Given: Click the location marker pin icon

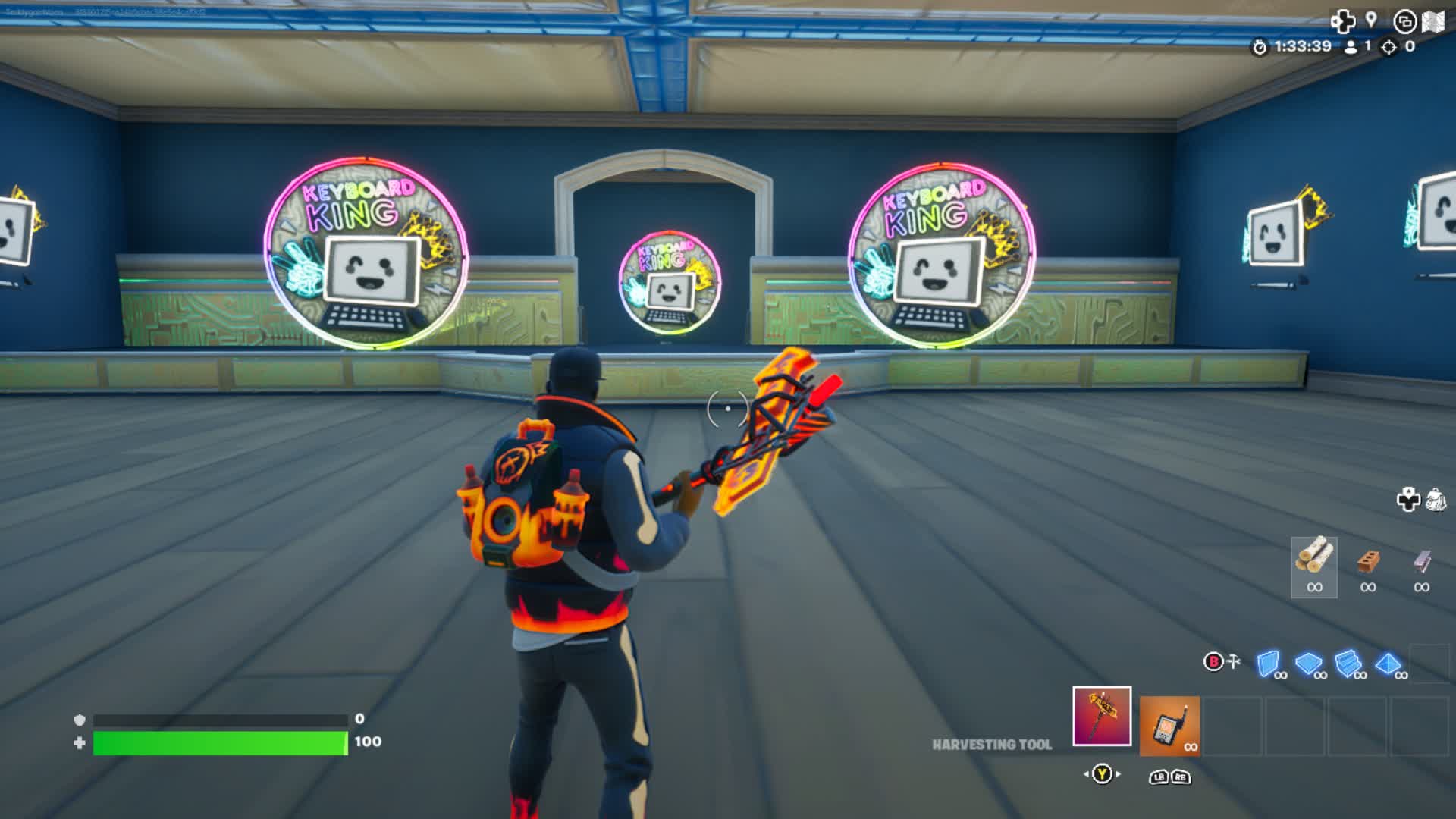Looking at the screenshot, I should click(x=1371, y=20).
